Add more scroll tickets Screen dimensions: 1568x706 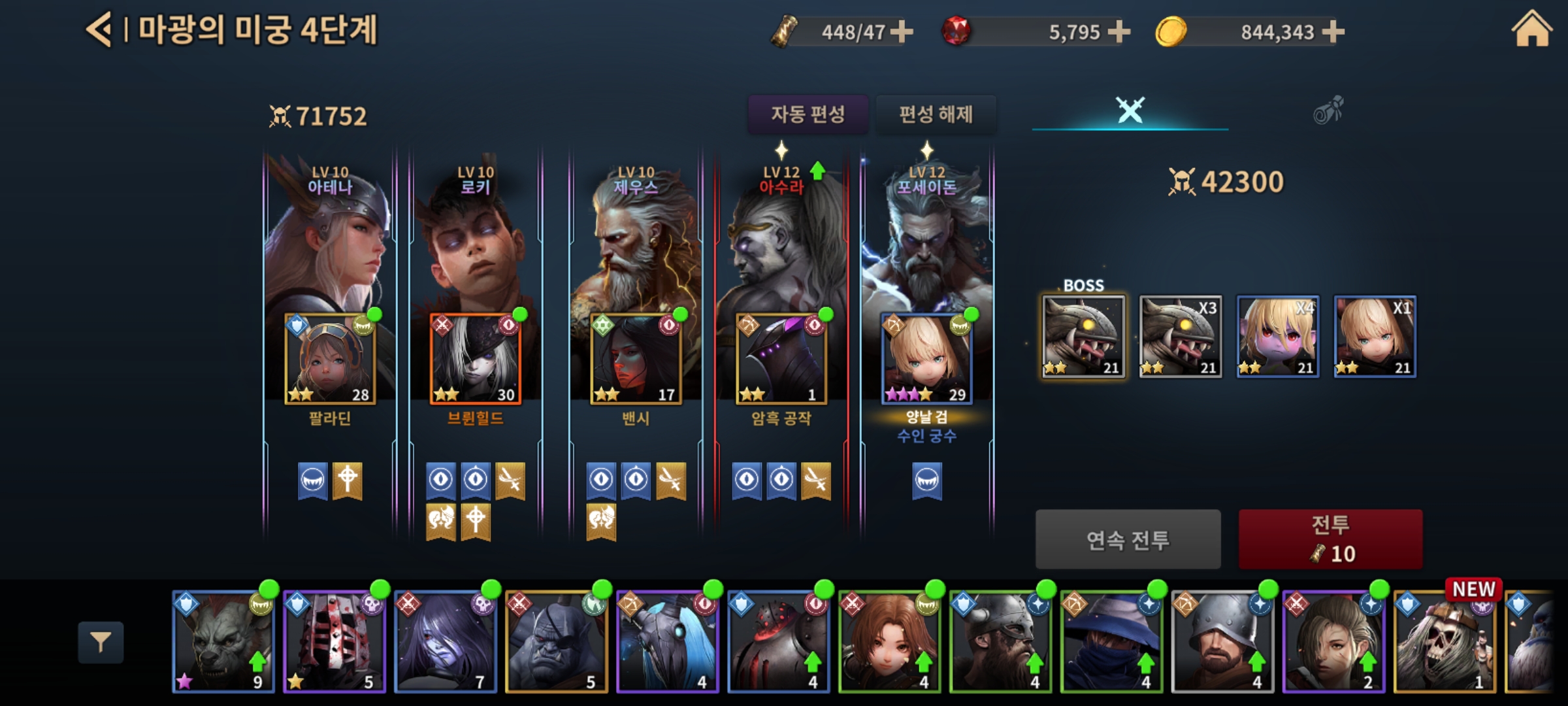(x=902, y=31)
